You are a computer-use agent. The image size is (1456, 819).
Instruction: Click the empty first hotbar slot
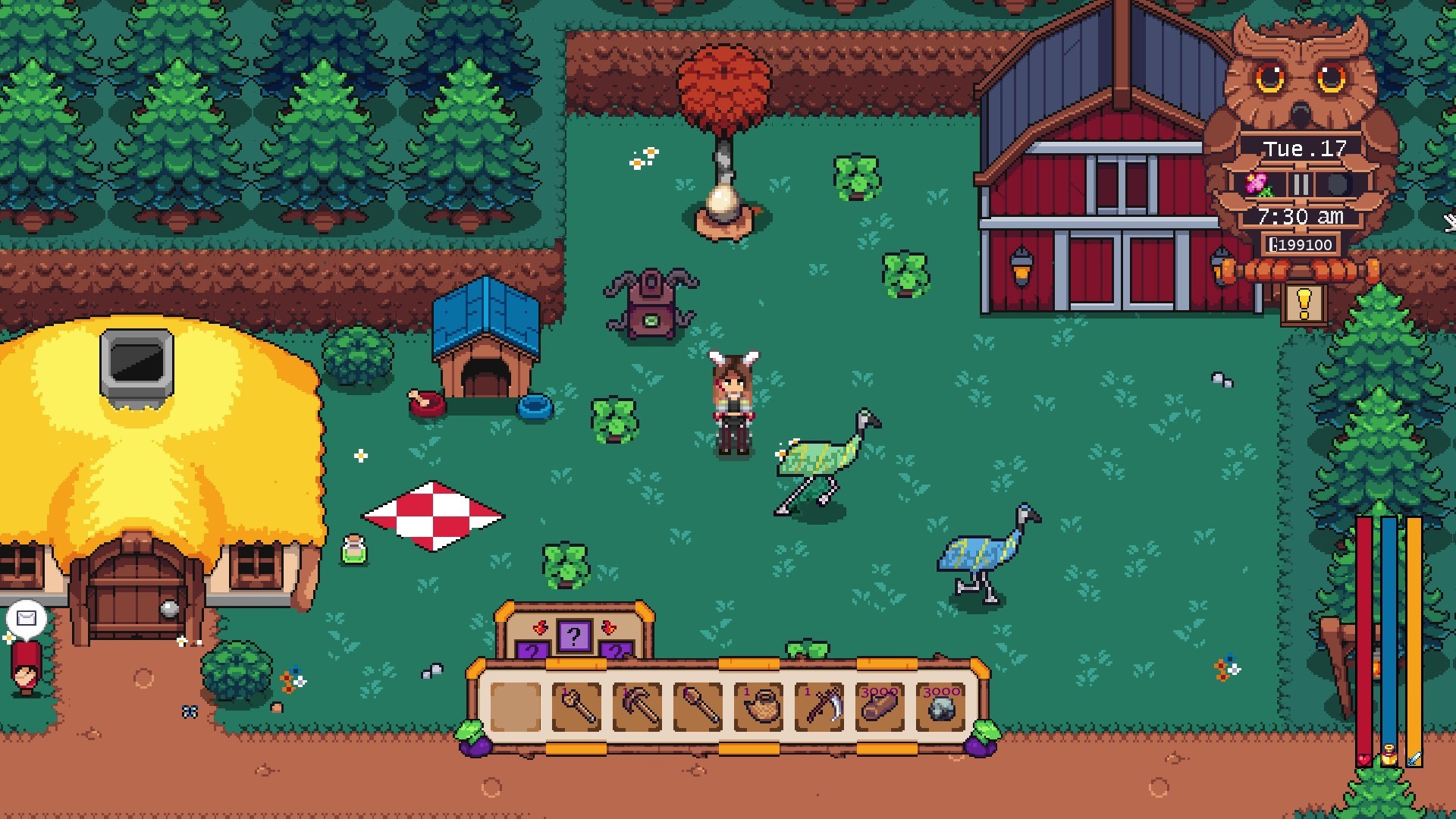(514, 708)
